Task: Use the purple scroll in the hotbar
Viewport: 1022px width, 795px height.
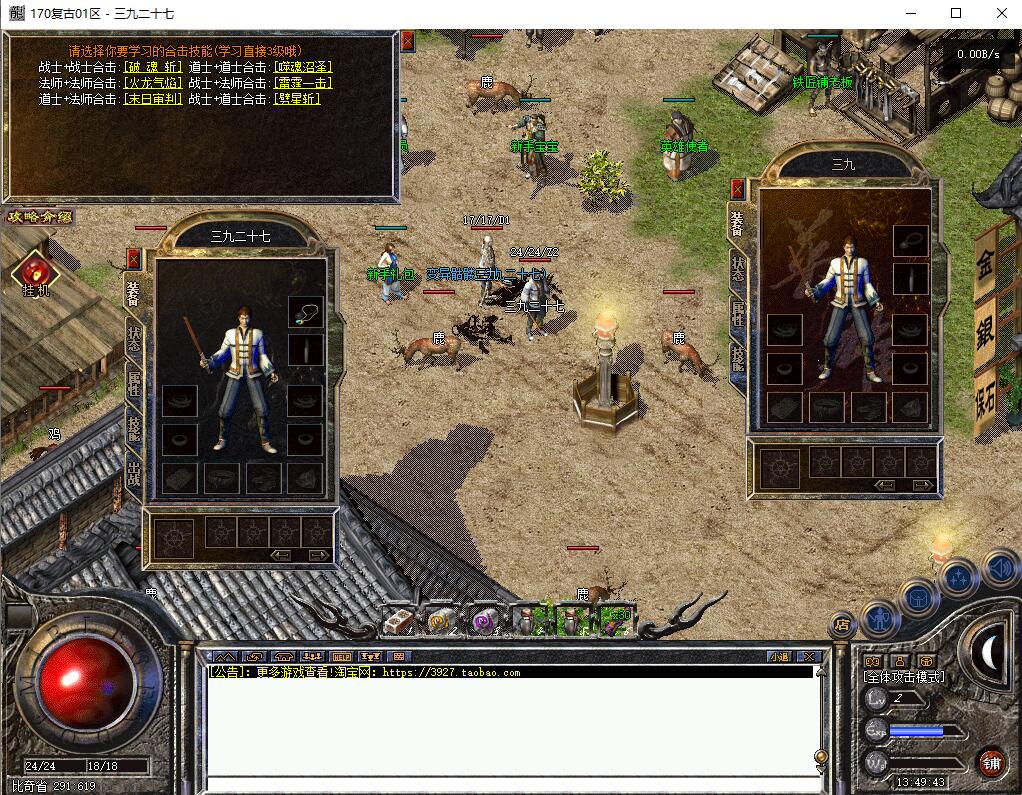Action: click(484, 621)
